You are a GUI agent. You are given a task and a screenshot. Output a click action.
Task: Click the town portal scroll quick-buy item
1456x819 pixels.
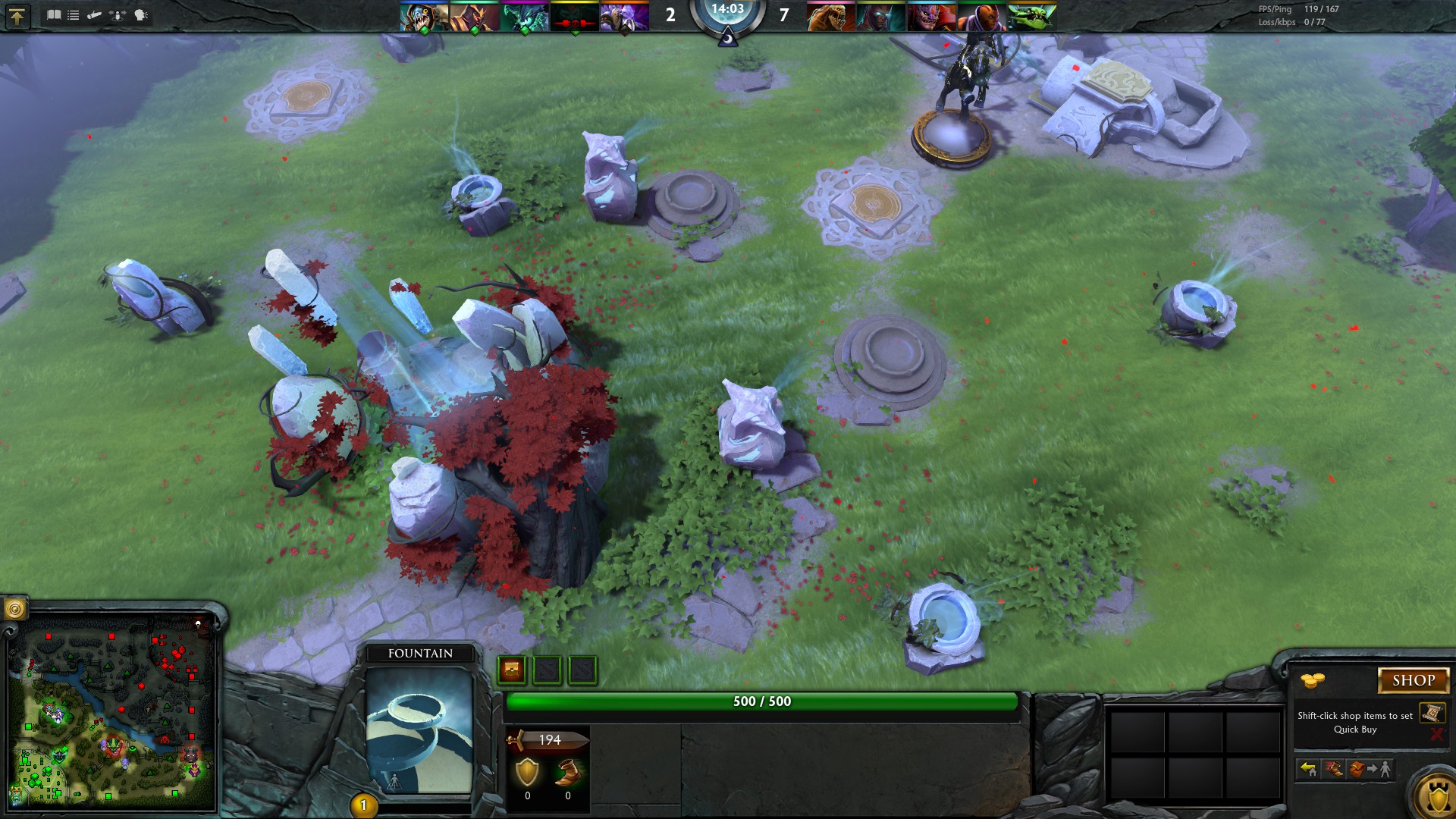click(x=1432, y=713)
